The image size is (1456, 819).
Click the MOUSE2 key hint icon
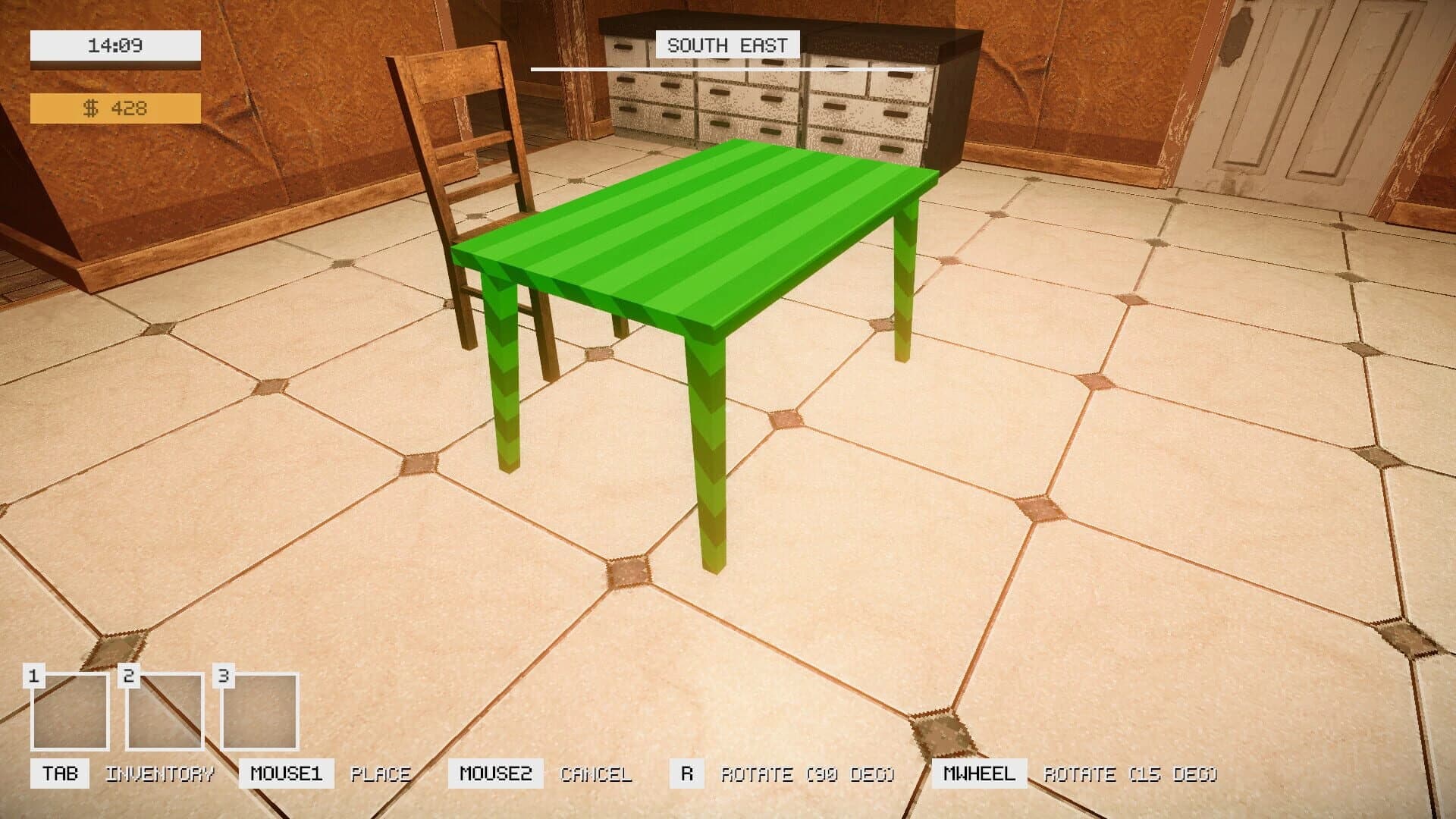point(497,774)
